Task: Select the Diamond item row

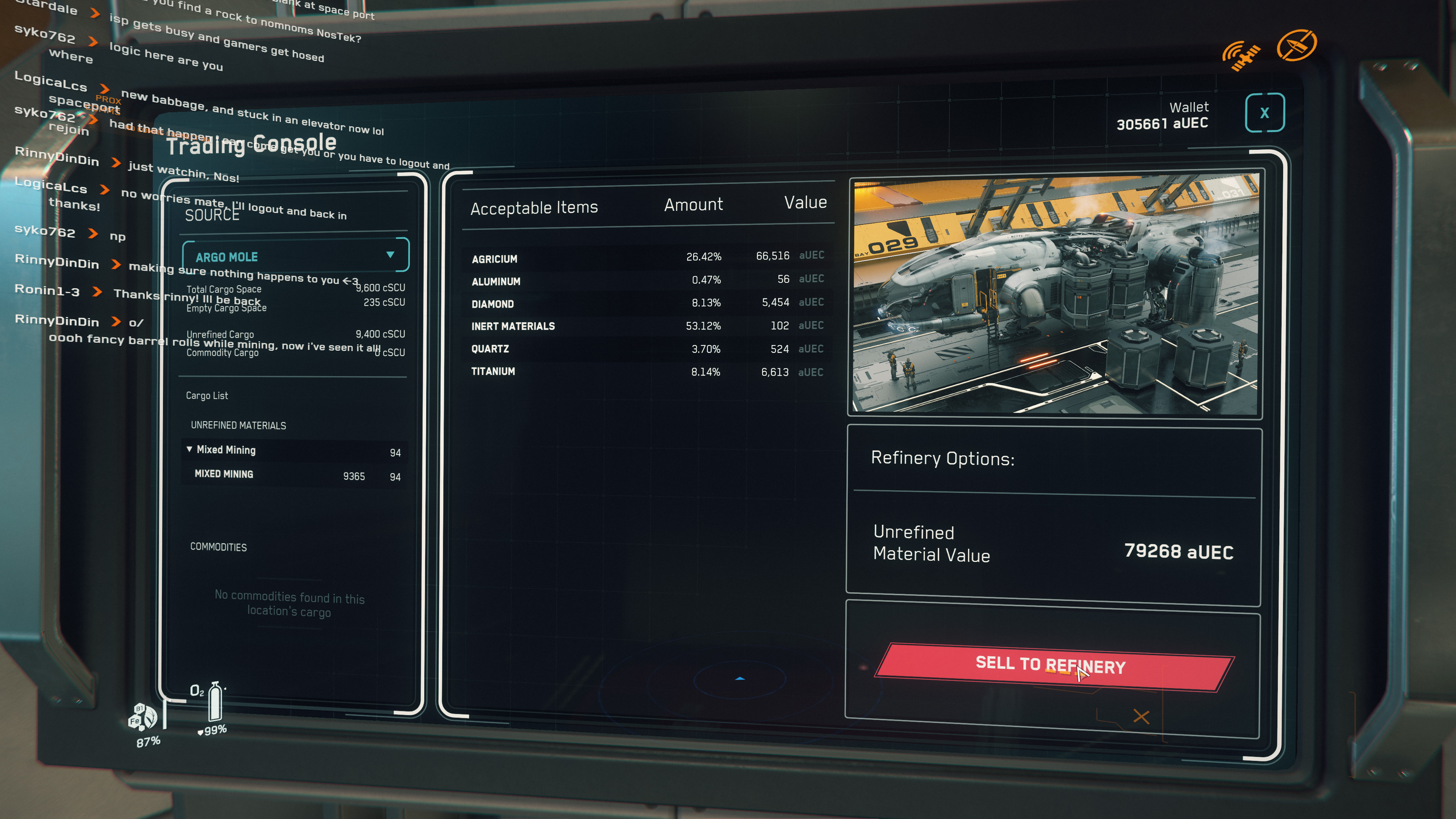Action: click(x=646, y=303)
